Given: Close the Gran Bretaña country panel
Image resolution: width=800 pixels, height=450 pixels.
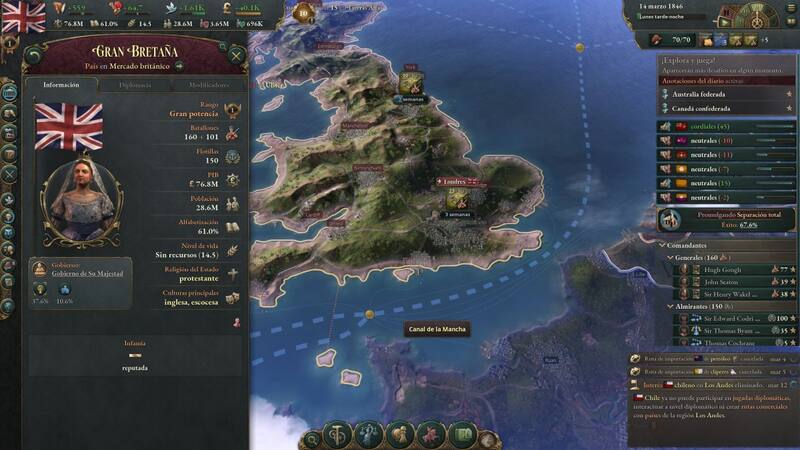Looking at the screenshot, I should 236,56.
